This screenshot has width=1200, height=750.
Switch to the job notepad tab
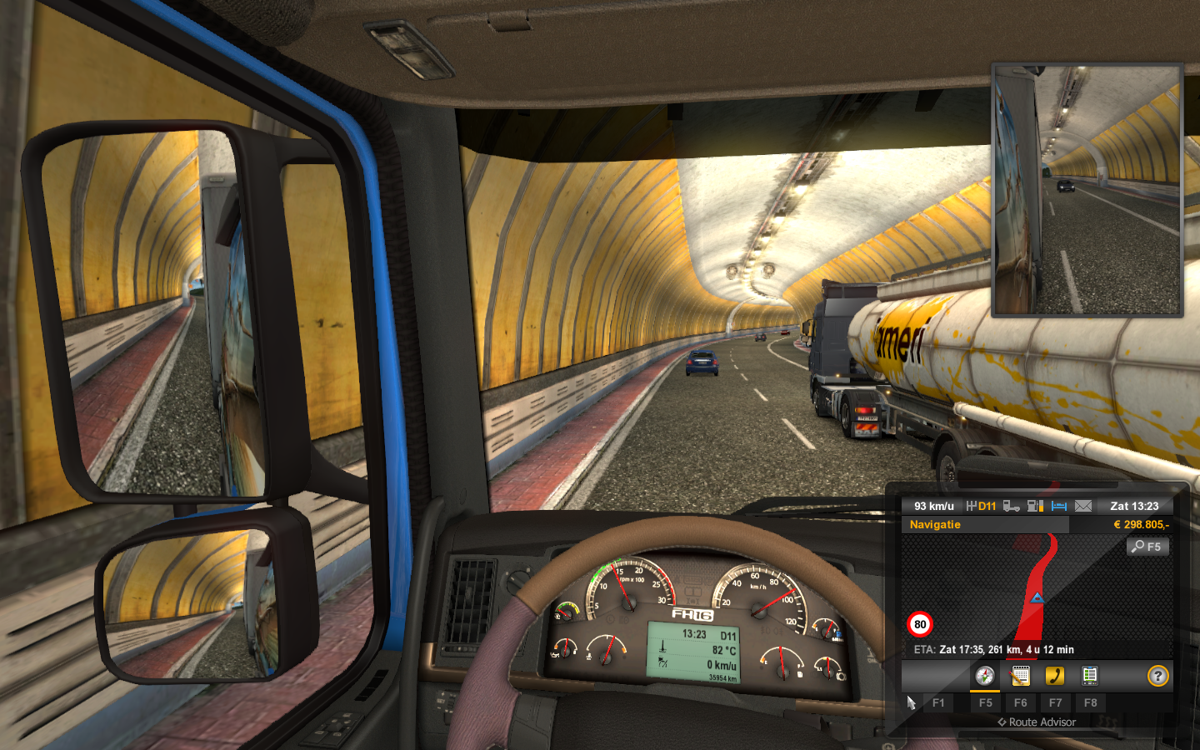point(1020,676)
